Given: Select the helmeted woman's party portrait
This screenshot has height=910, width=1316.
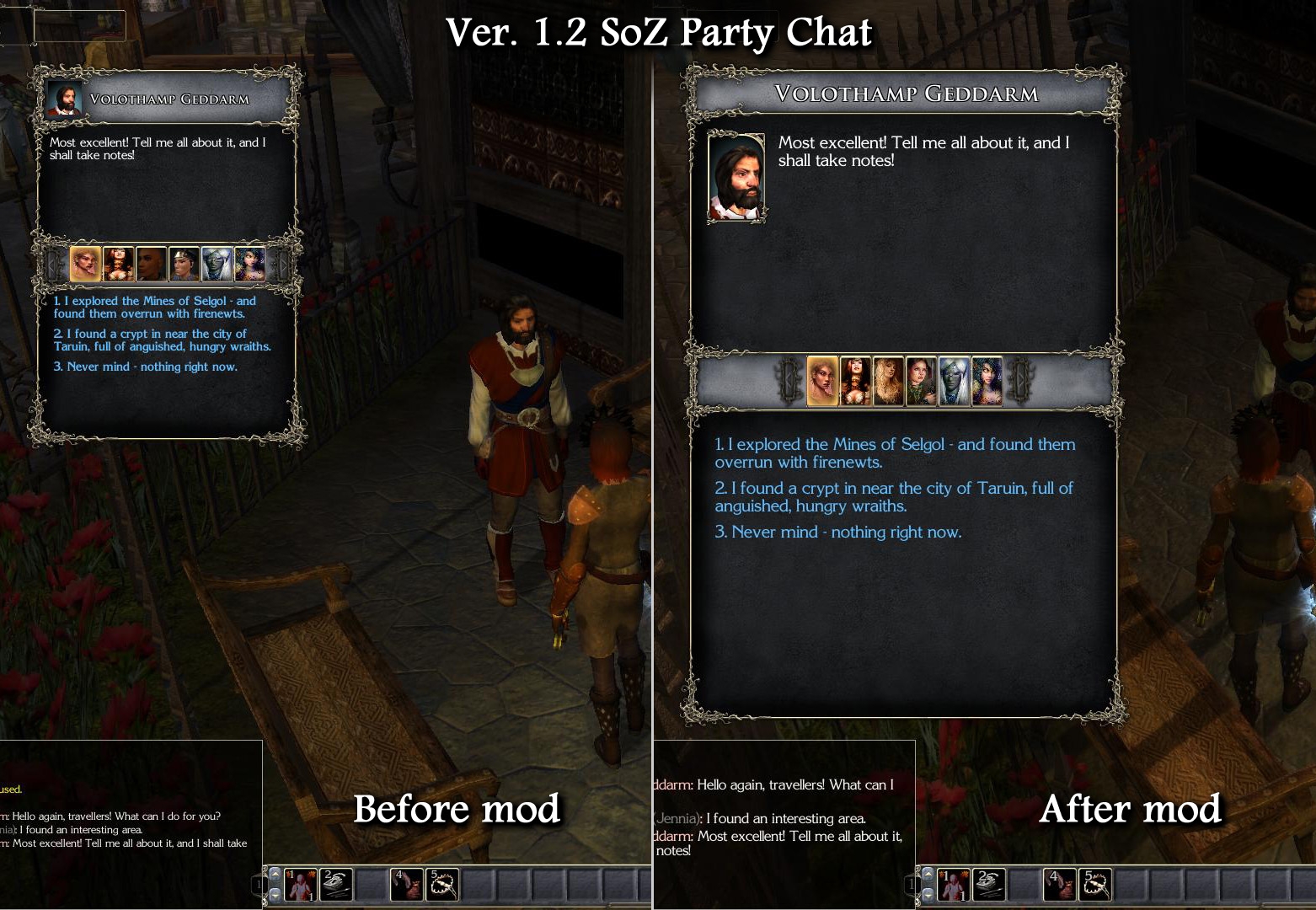Looking at the screenshot, I should [x=185, y=264].
